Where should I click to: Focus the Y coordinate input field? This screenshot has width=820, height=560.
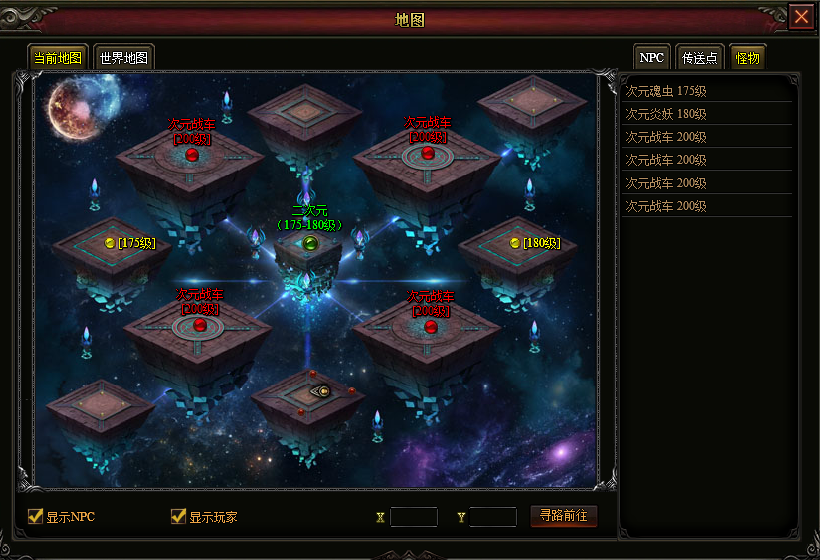click(x=493, y=517)
